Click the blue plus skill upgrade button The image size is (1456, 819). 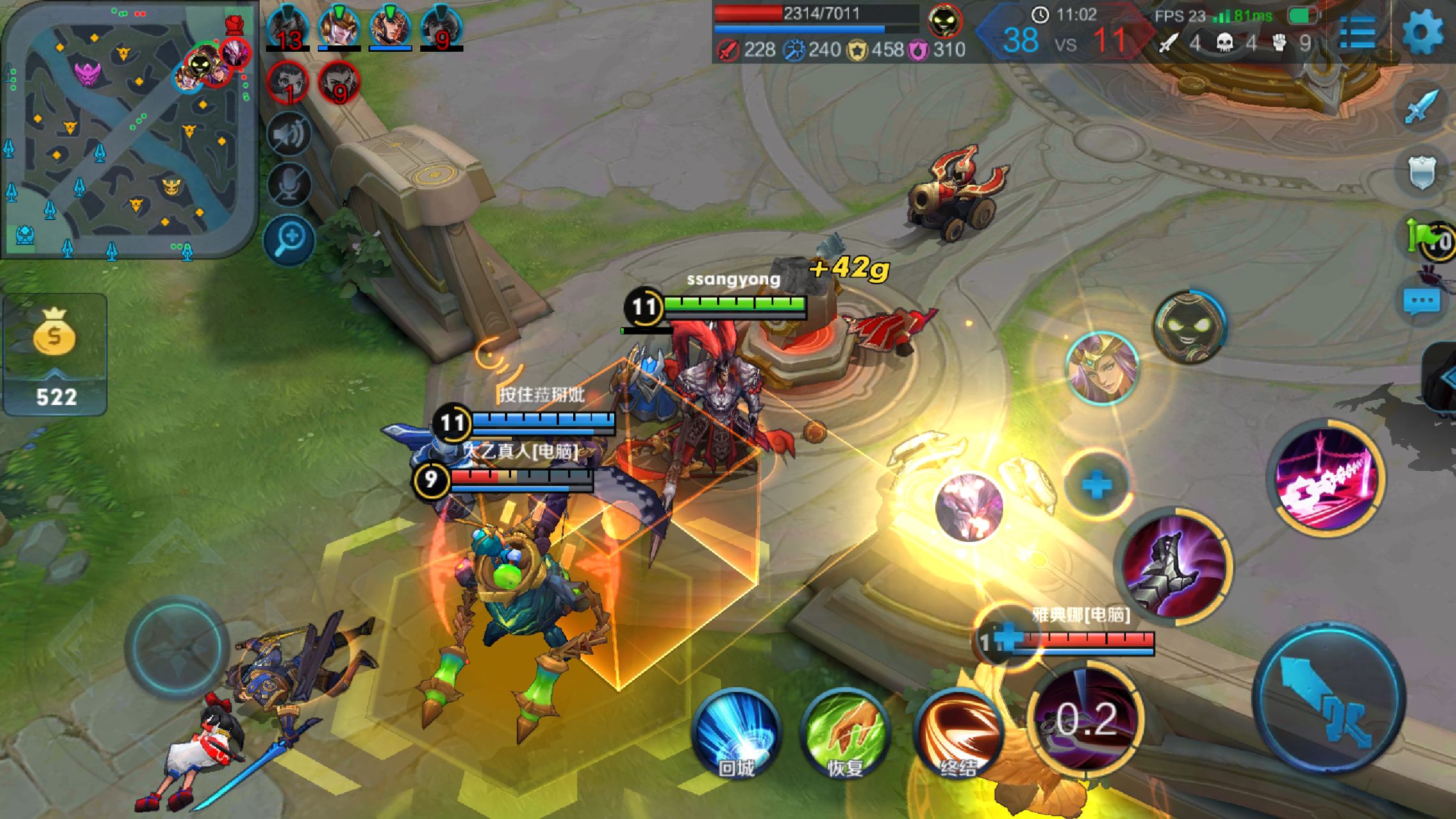pos(1096,485)
